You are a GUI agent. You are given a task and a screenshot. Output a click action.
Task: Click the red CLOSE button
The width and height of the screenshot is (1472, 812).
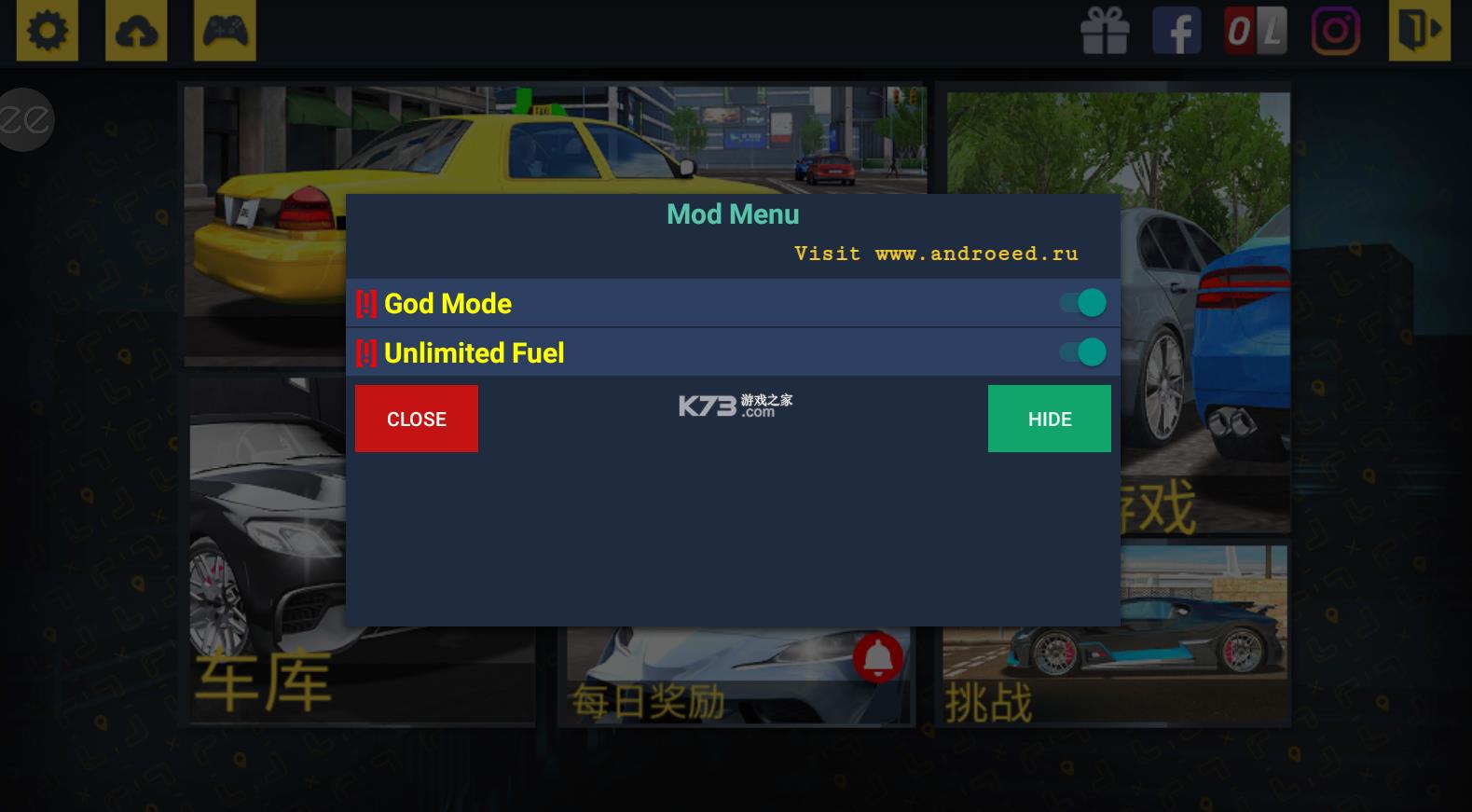[x=416, y=419]
